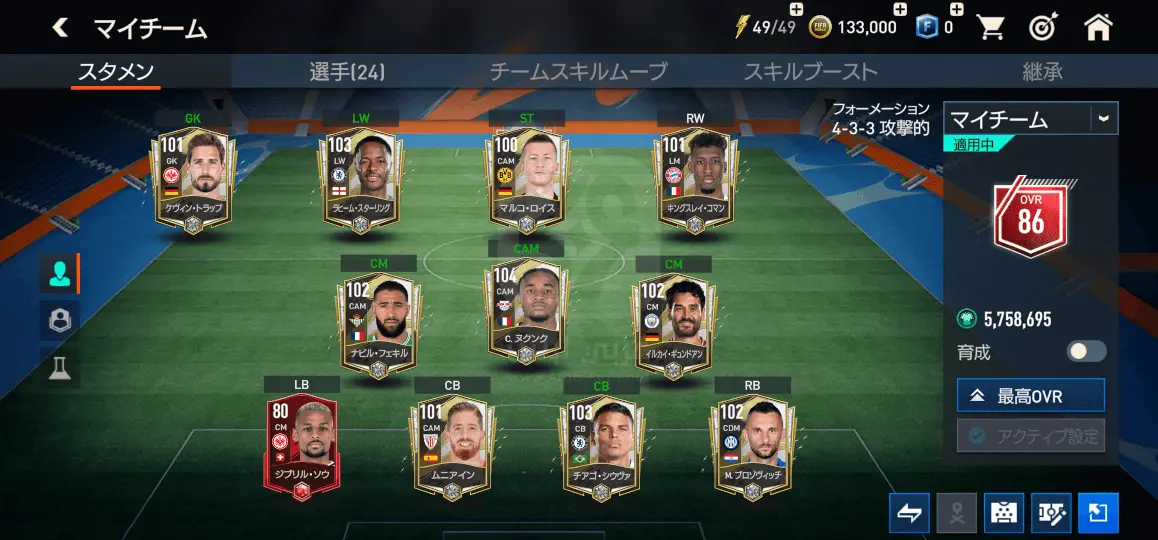Open the flask icon in side panel
The height and width of the screenshot is (540, 1158).
coord(59,368)
